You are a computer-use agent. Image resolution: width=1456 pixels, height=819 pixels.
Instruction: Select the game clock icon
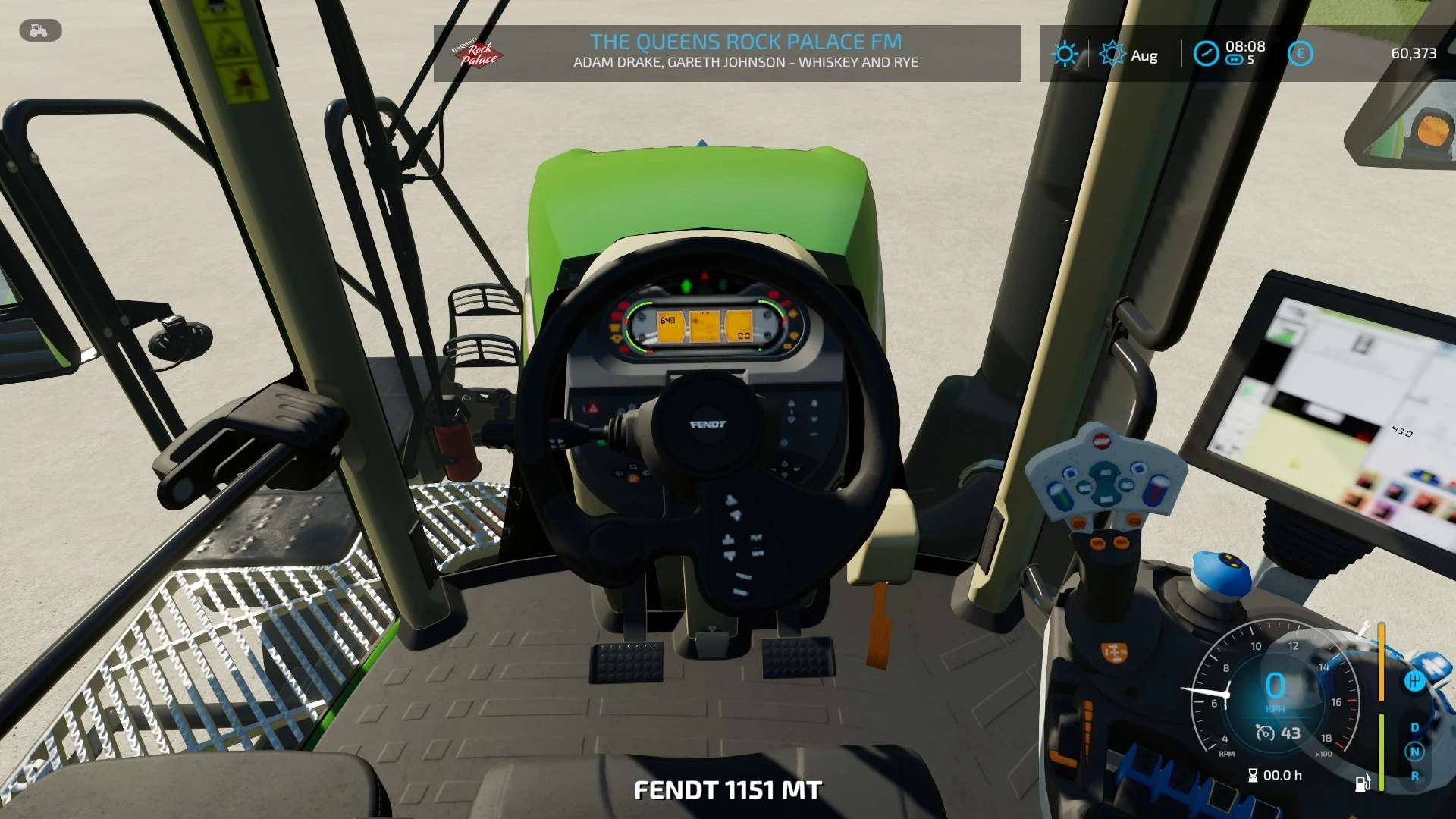coord(1205,54)
